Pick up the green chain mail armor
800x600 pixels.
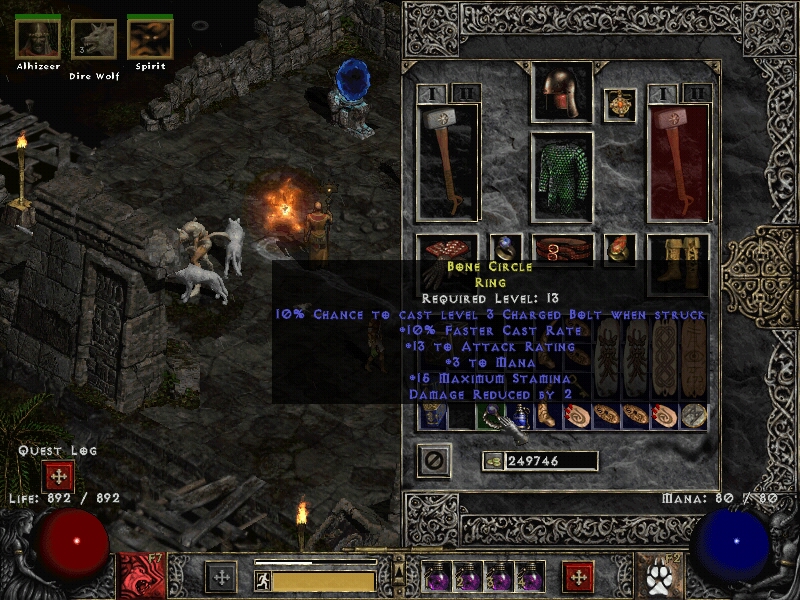coord(561,177)
